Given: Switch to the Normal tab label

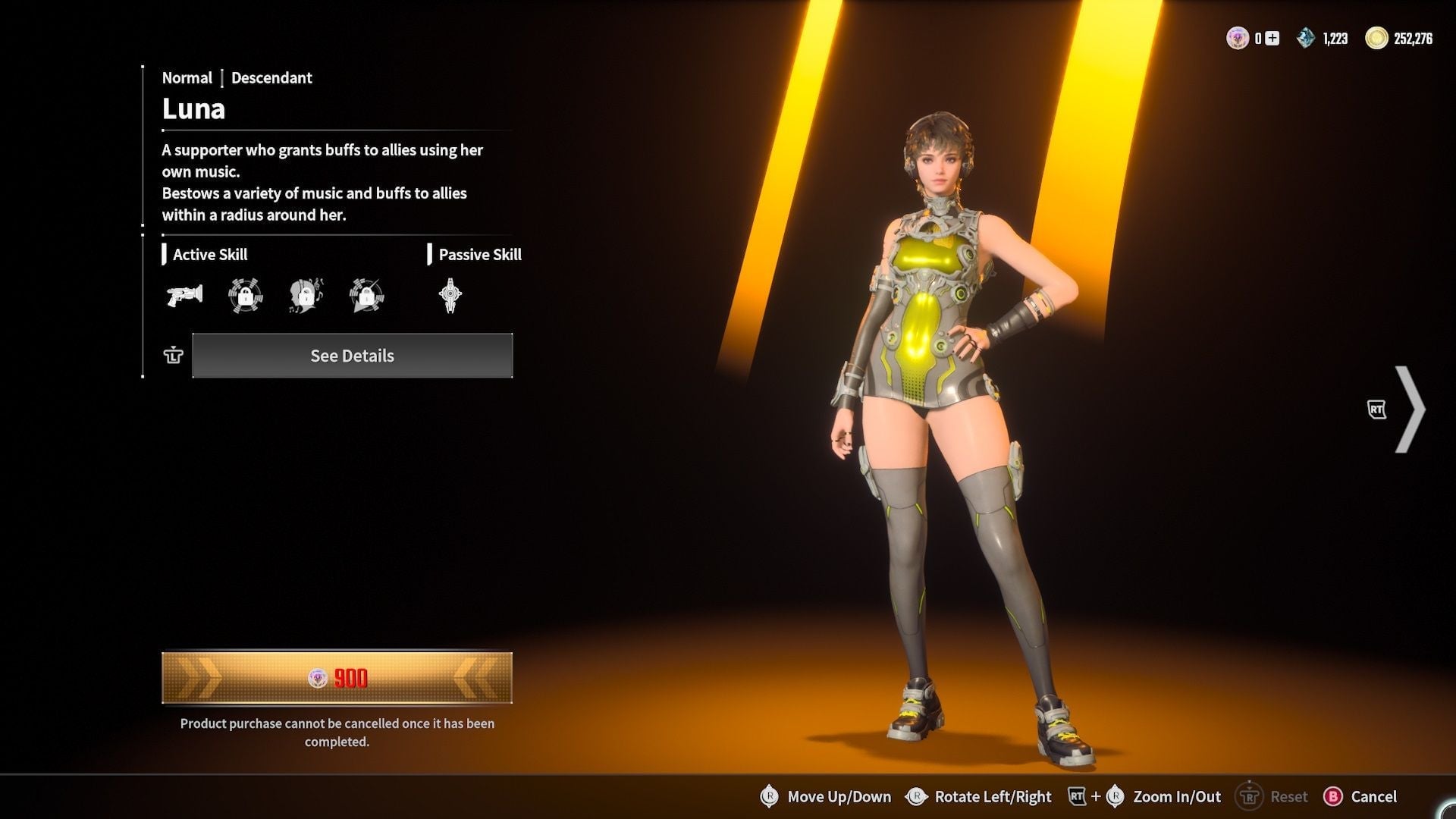Looking at the screenshot, I should (187, 77).
